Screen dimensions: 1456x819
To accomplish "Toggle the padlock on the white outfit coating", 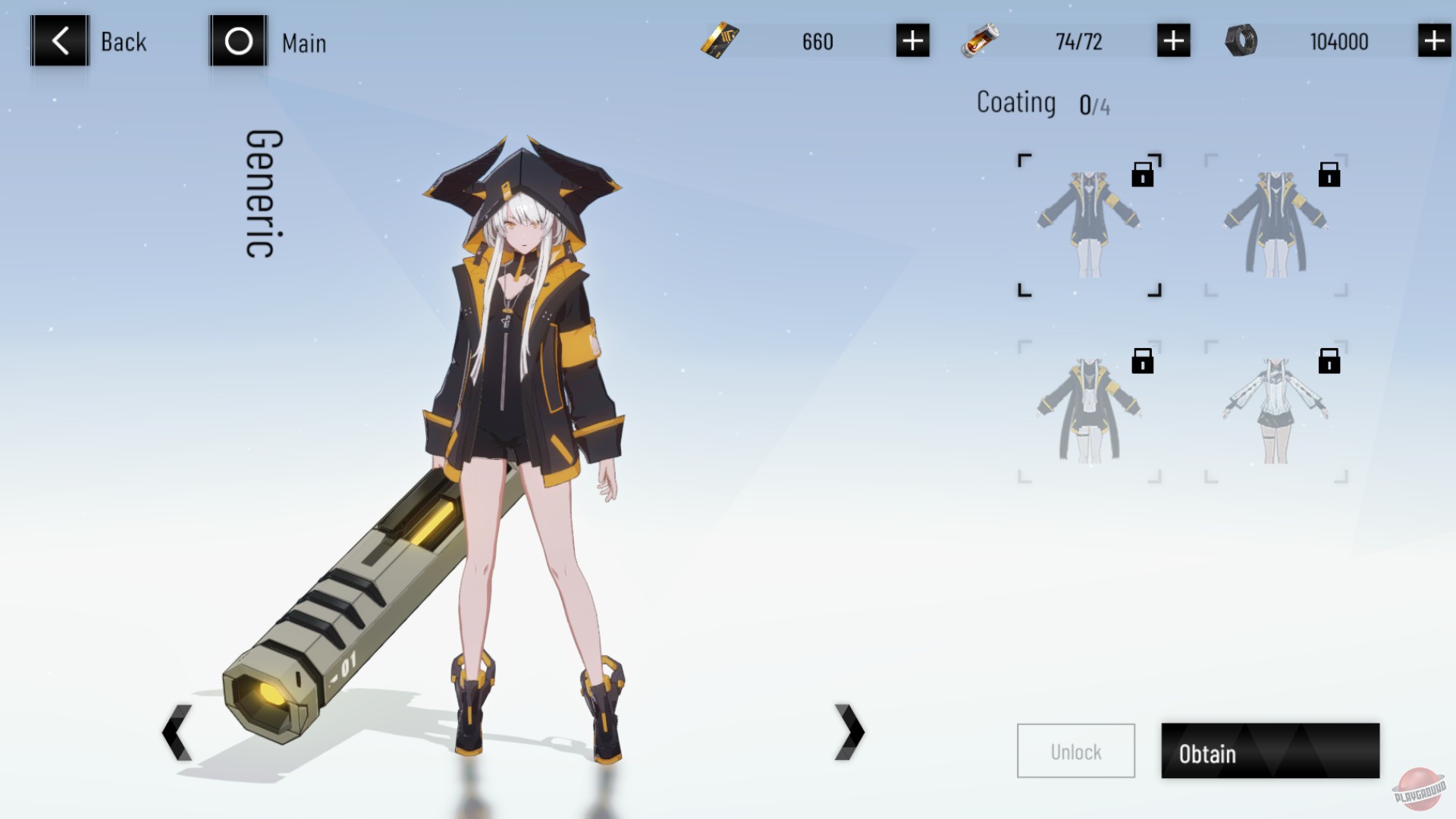I will point(1329,362).
